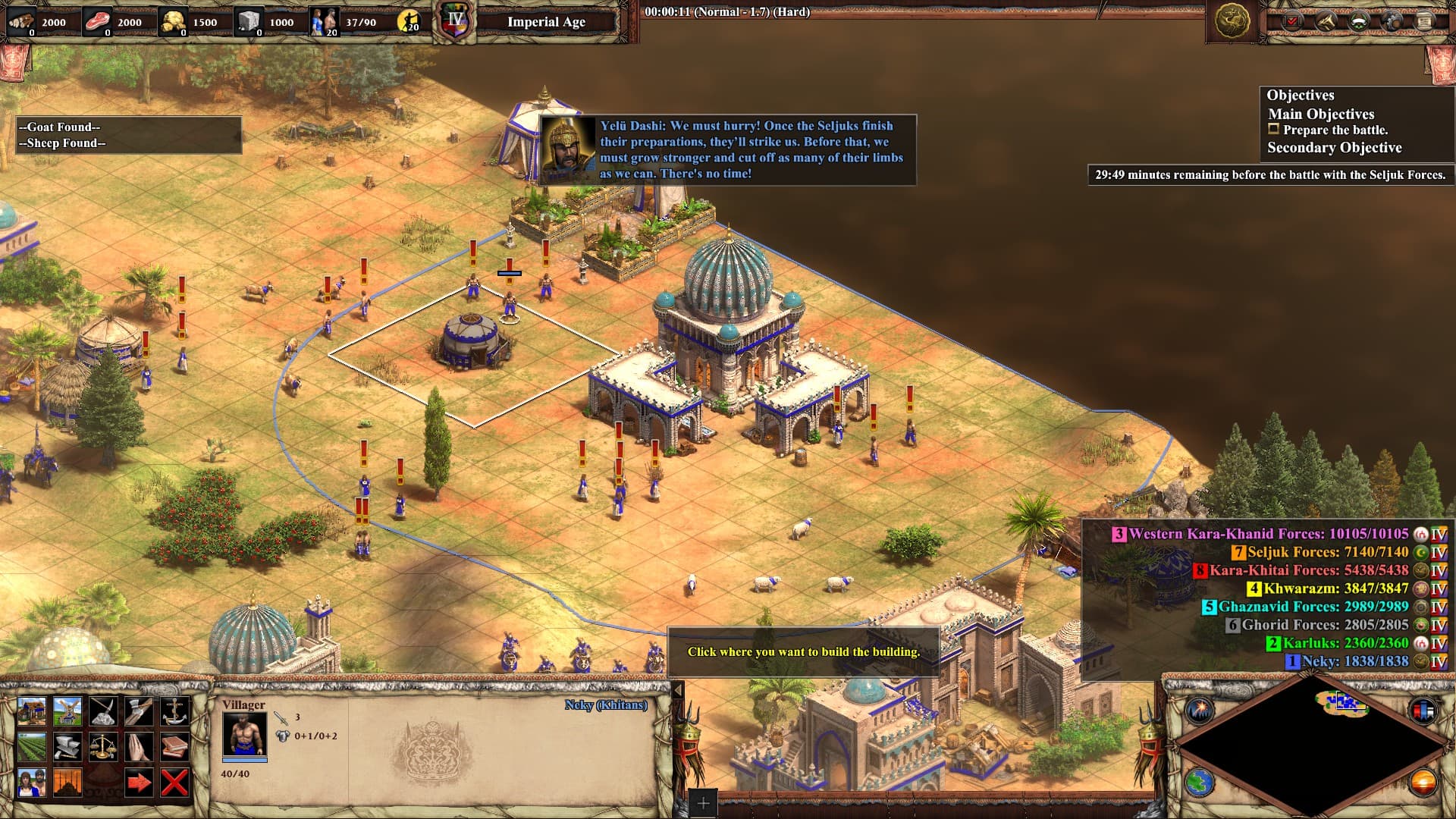Select the Town Center villagers icon
Viewport: 1456px width, 819px height.
click(32, 783)
